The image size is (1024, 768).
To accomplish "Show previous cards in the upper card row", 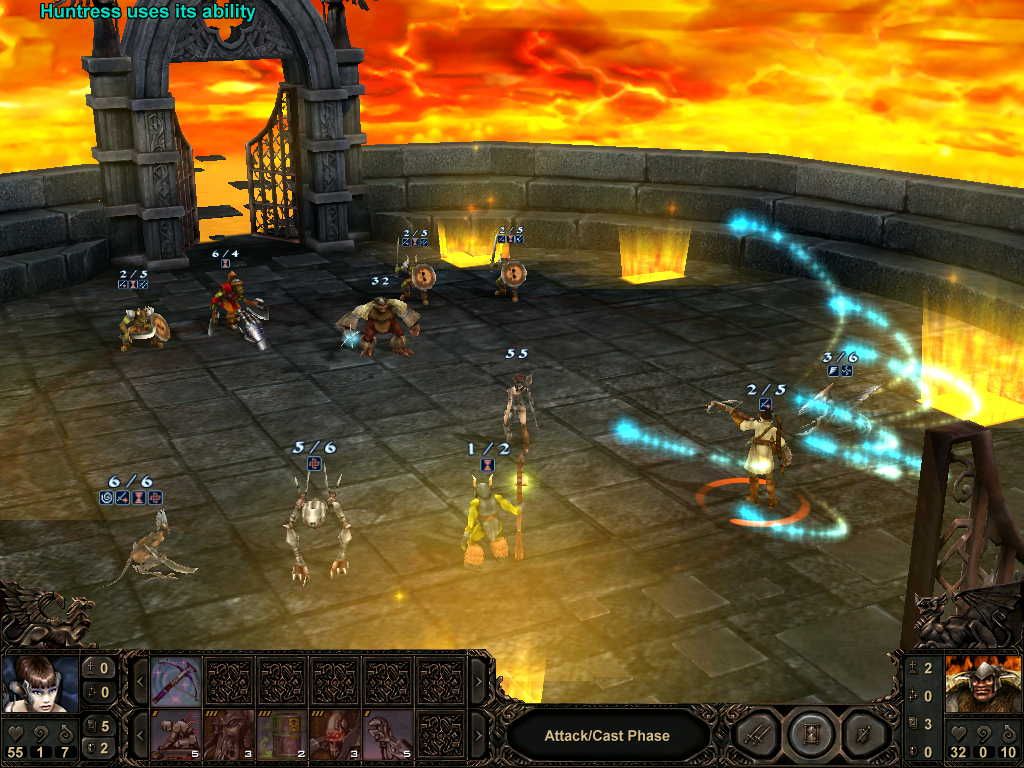I will tap(141, 681).
